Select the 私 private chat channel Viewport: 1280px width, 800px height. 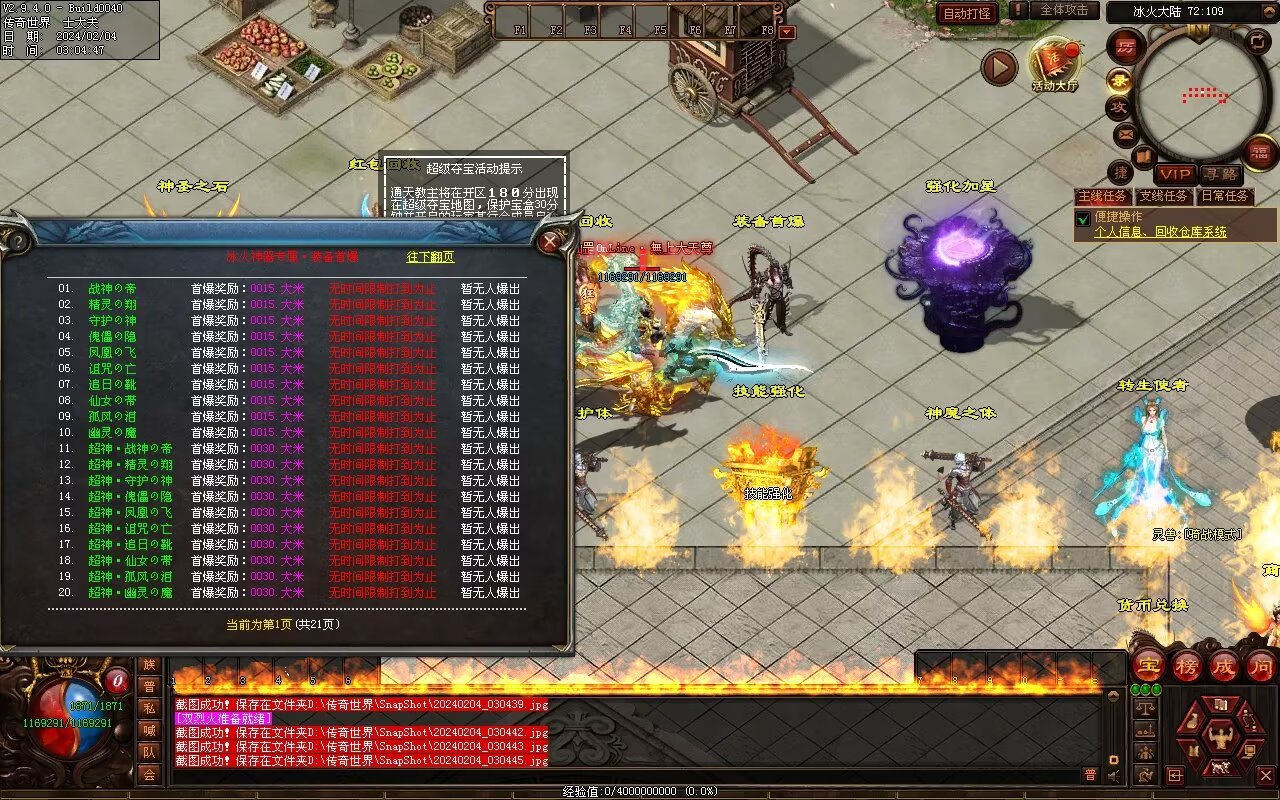coord(149,708)
